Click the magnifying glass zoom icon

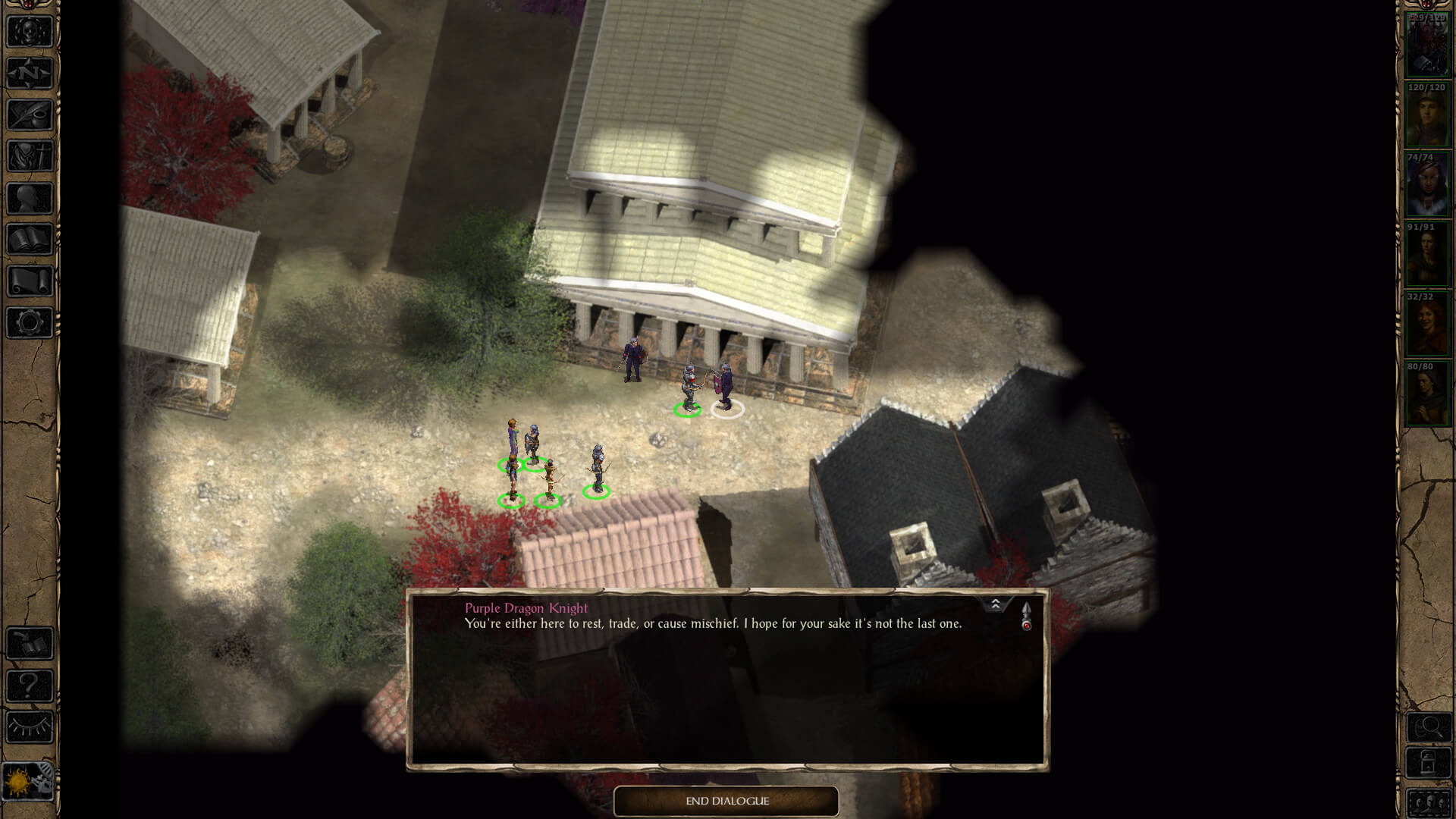tap(1429, 728)
